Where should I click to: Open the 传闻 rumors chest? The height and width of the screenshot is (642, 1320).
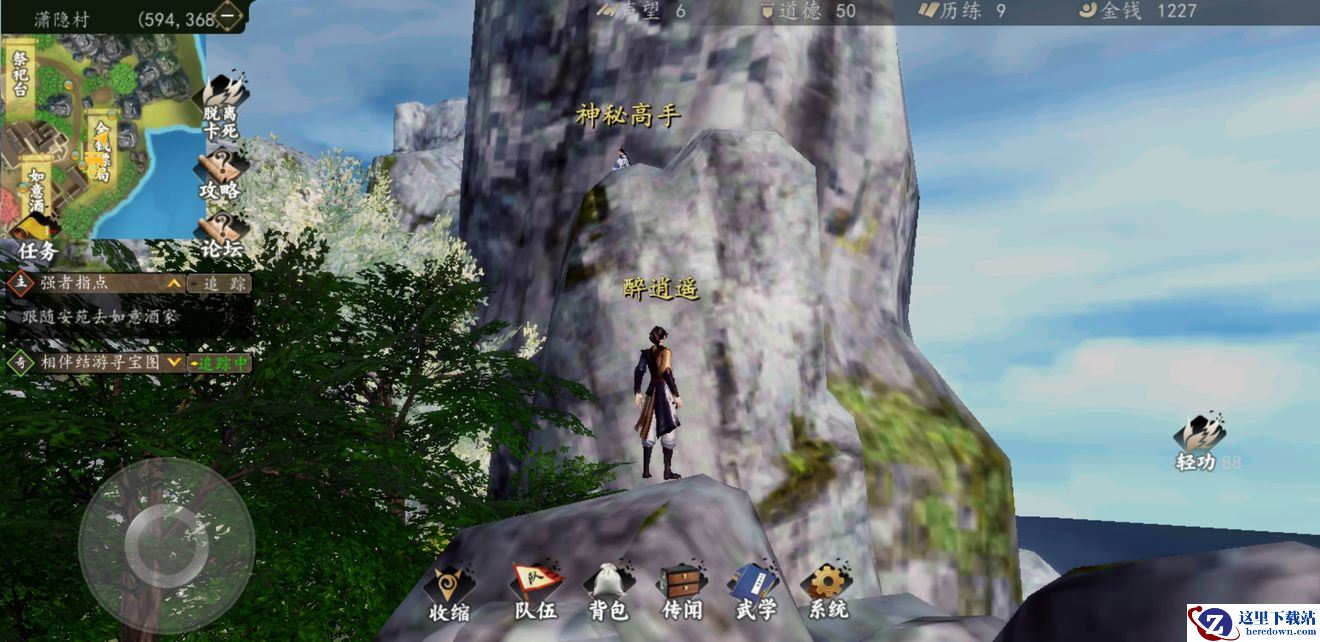click(x=683, y=592)
